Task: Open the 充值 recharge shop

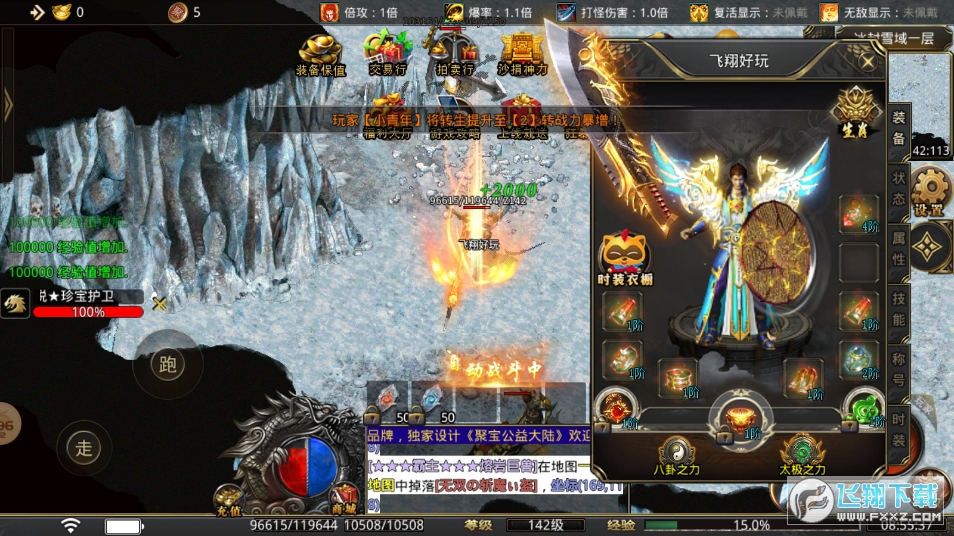Action: tap(229, 497)
